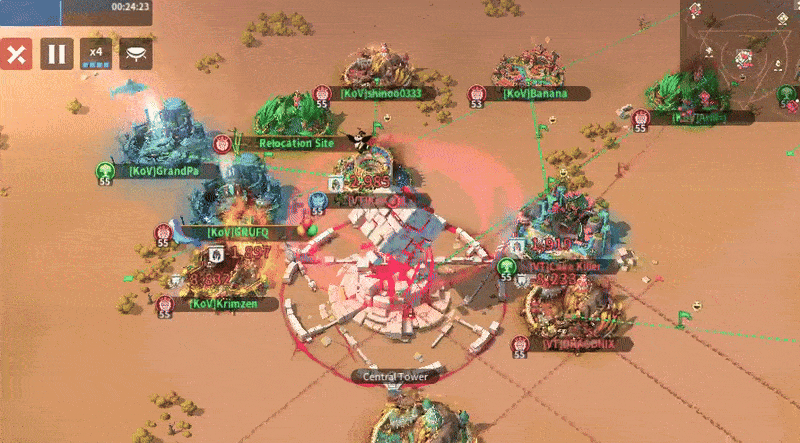
Task: Close the battle replay with the red X
Action: coord(15,54)
